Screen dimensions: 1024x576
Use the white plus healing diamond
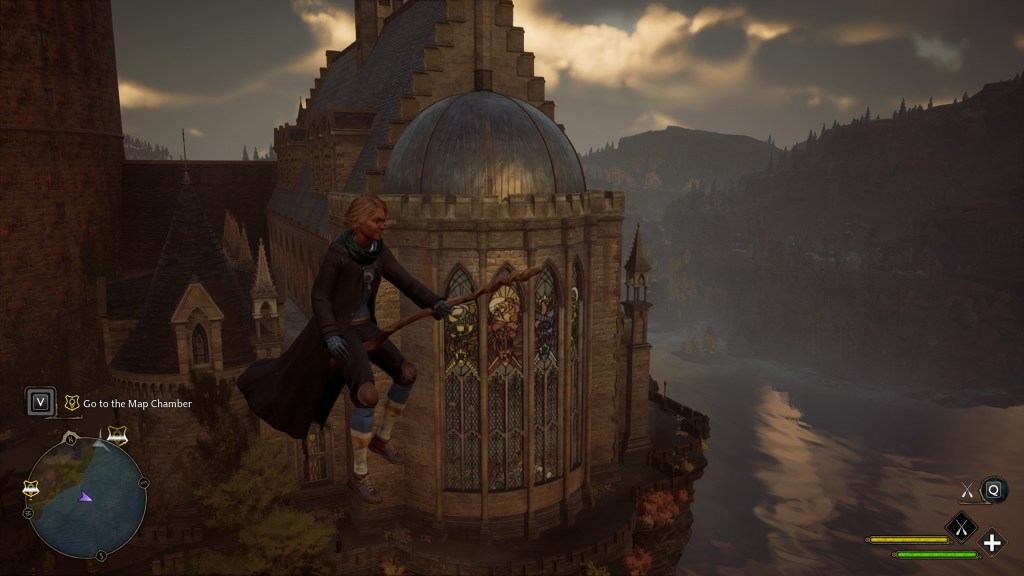coord(992,543)
